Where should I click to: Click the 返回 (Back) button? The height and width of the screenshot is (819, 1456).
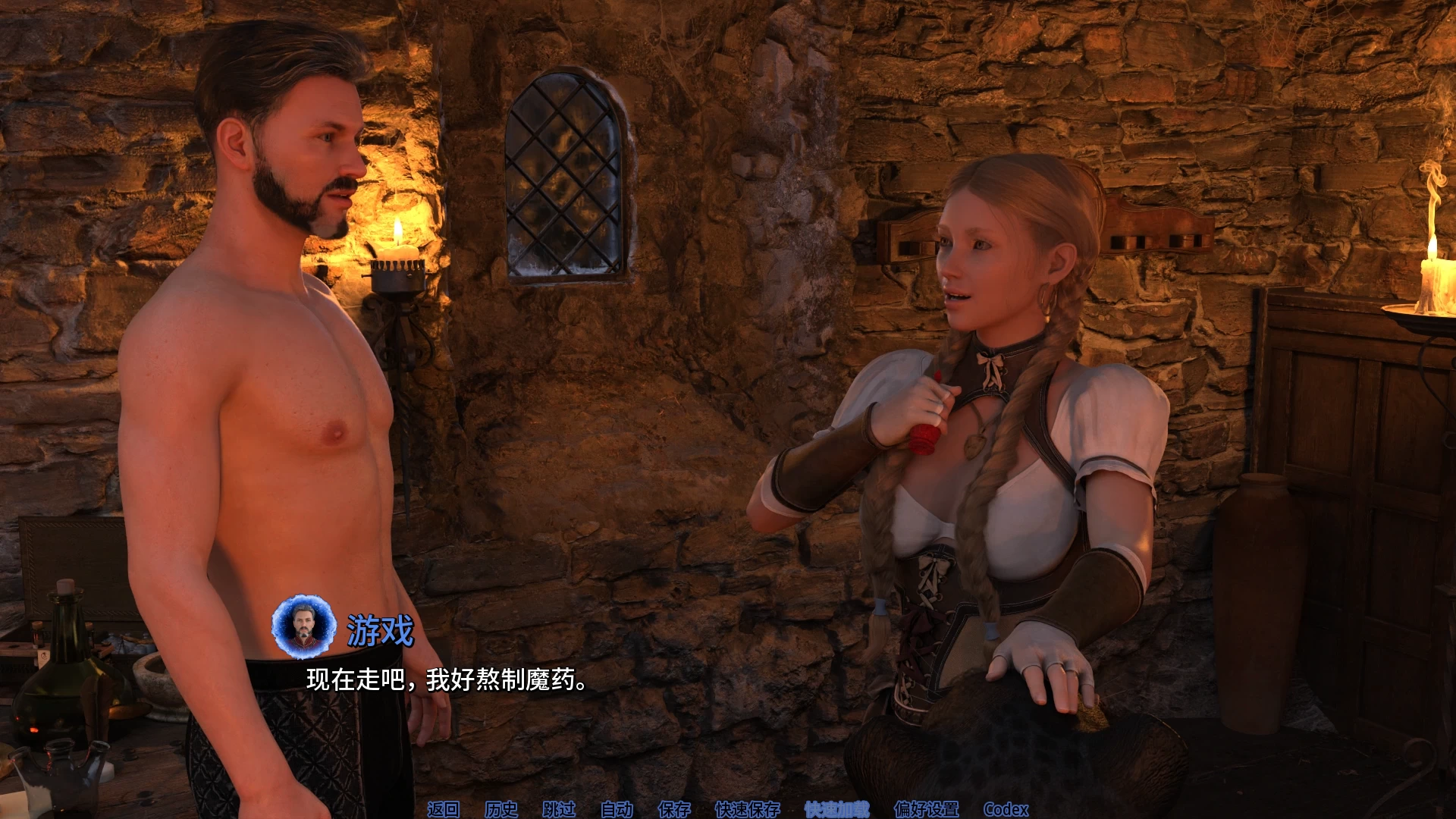coord(443,809)
